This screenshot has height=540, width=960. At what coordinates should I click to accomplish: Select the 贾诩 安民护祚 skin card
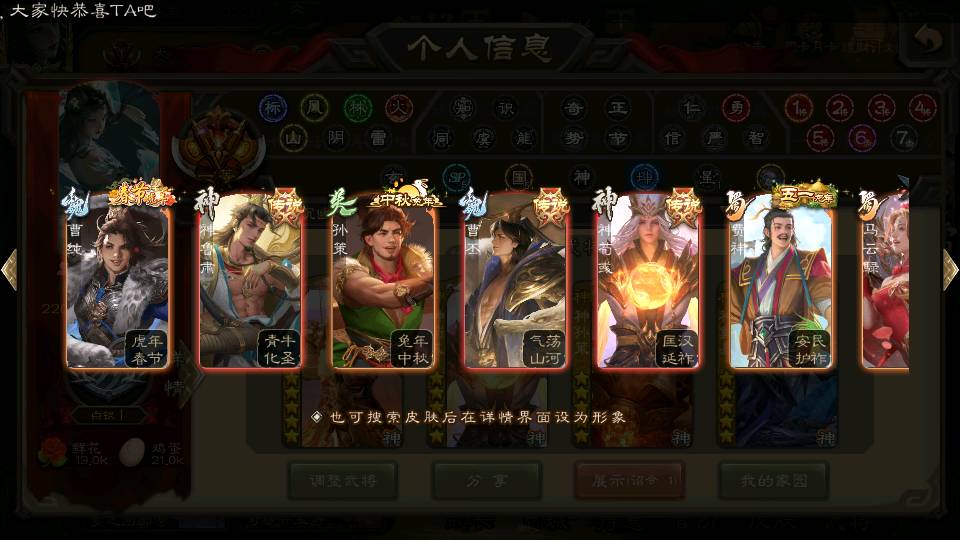pos(781,285)
